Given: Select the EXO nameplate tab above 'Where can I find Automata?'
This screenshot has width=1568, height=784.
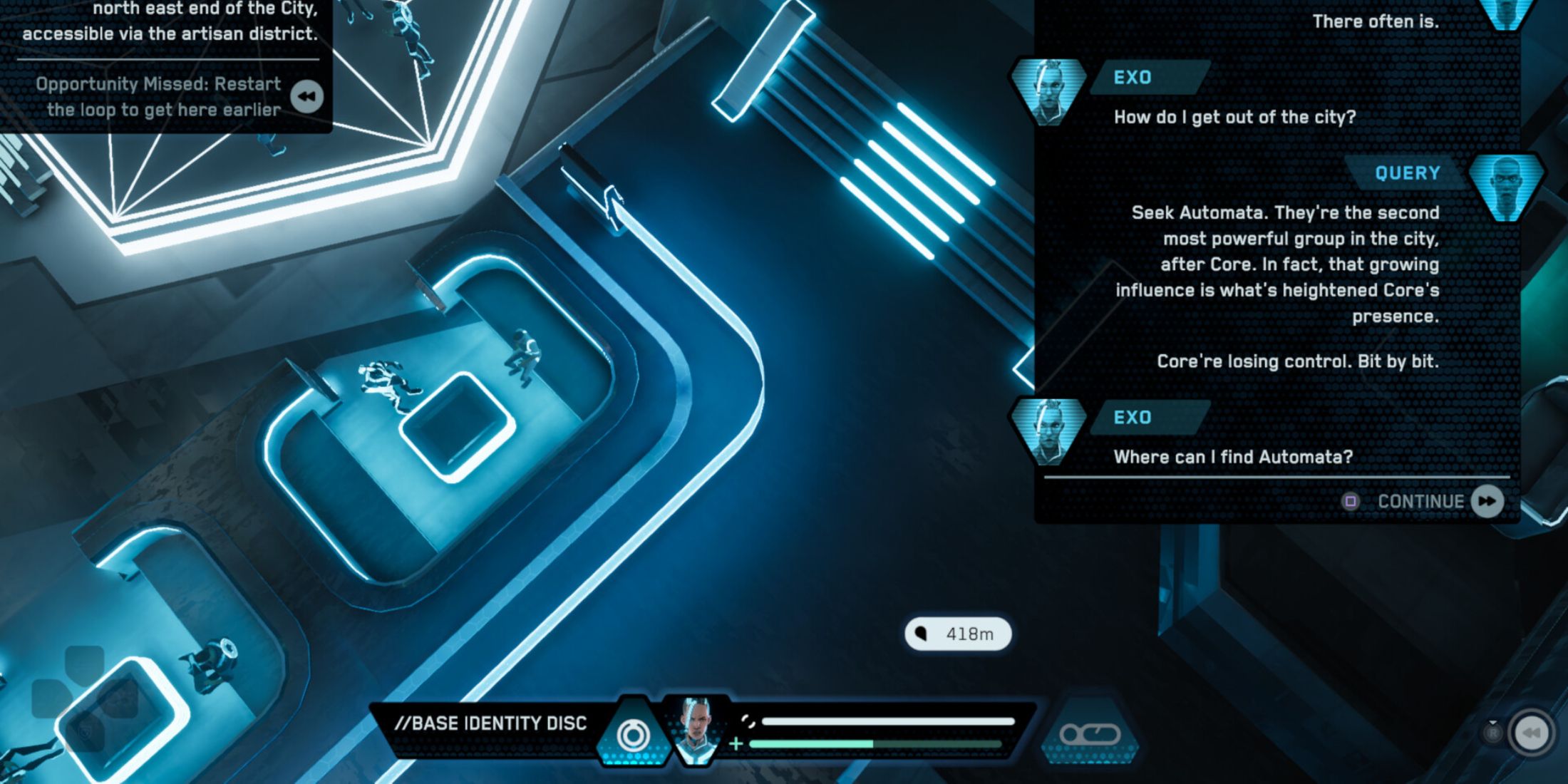Looking at the screenshot, I should (x=1133, y=418).
